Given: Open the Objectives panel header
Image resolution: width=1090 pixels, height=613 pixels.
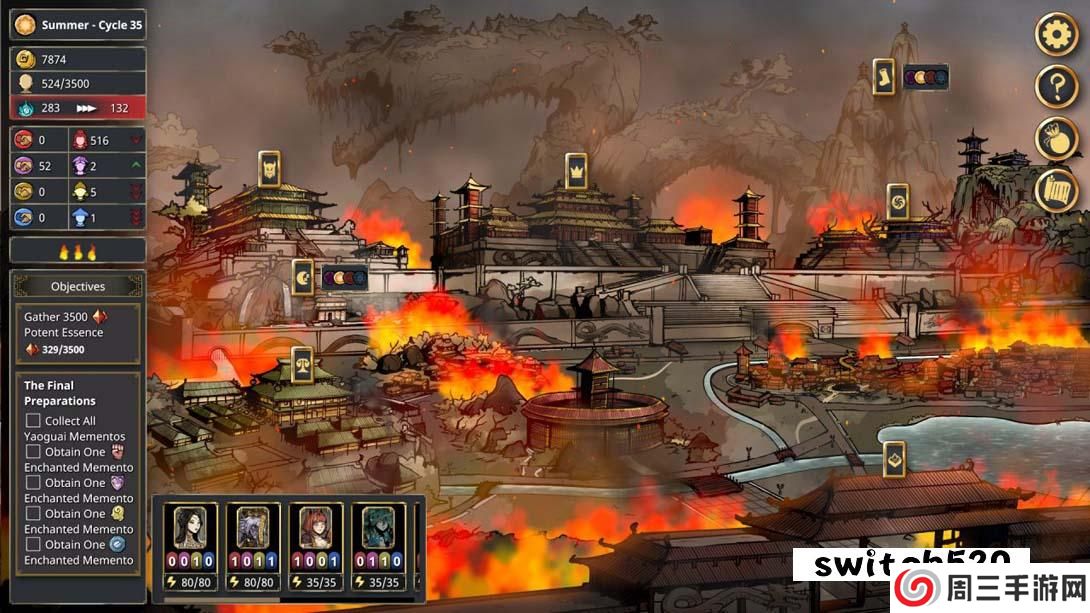Looking at the screenshot, I should (x=78, y=286).
